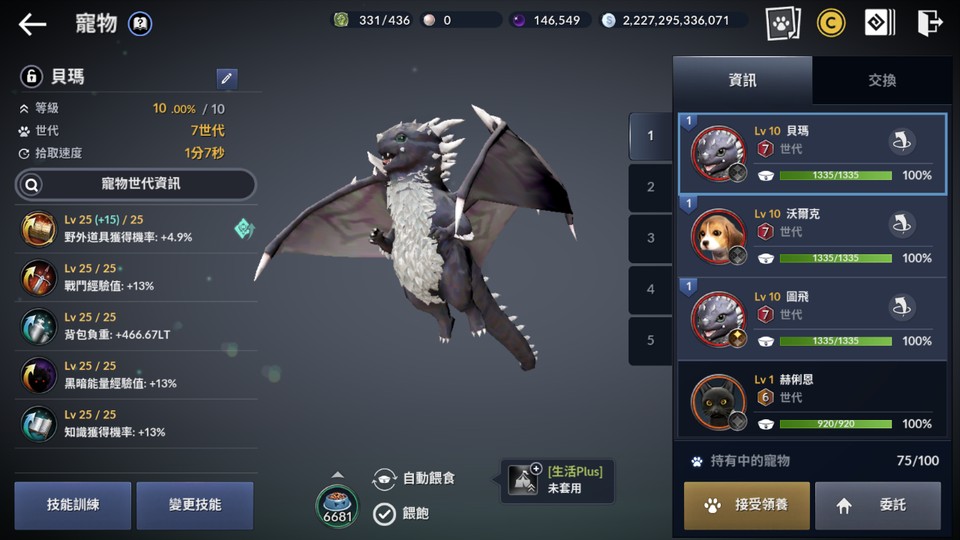Open the pet help question mark icon
The height and width of the screenshot is (540, 960).
141,24
